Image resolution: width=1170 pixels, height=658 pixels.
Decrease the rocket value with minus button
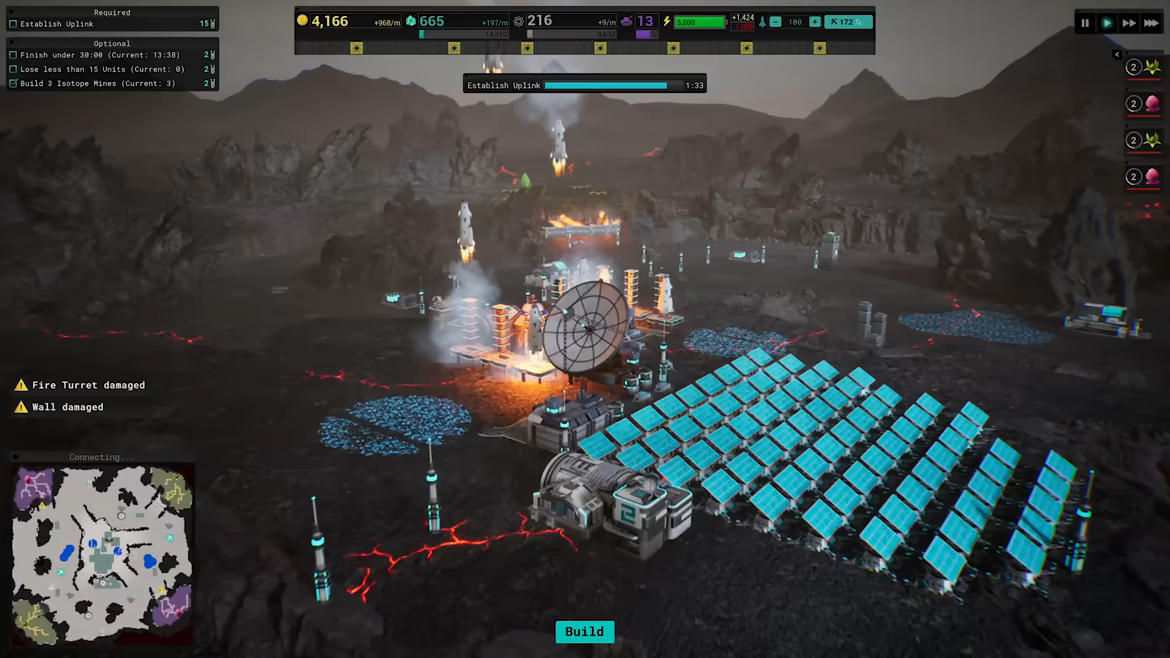775,22
